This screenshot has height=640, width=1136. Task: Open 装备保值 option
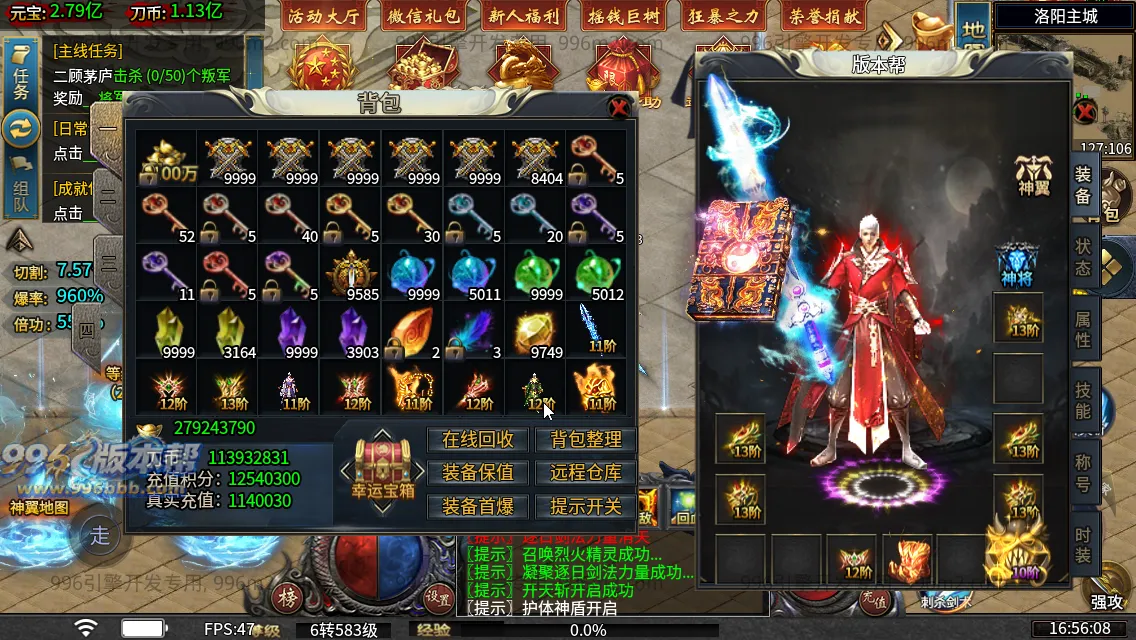pyautogui.click(x=478, y=472)
